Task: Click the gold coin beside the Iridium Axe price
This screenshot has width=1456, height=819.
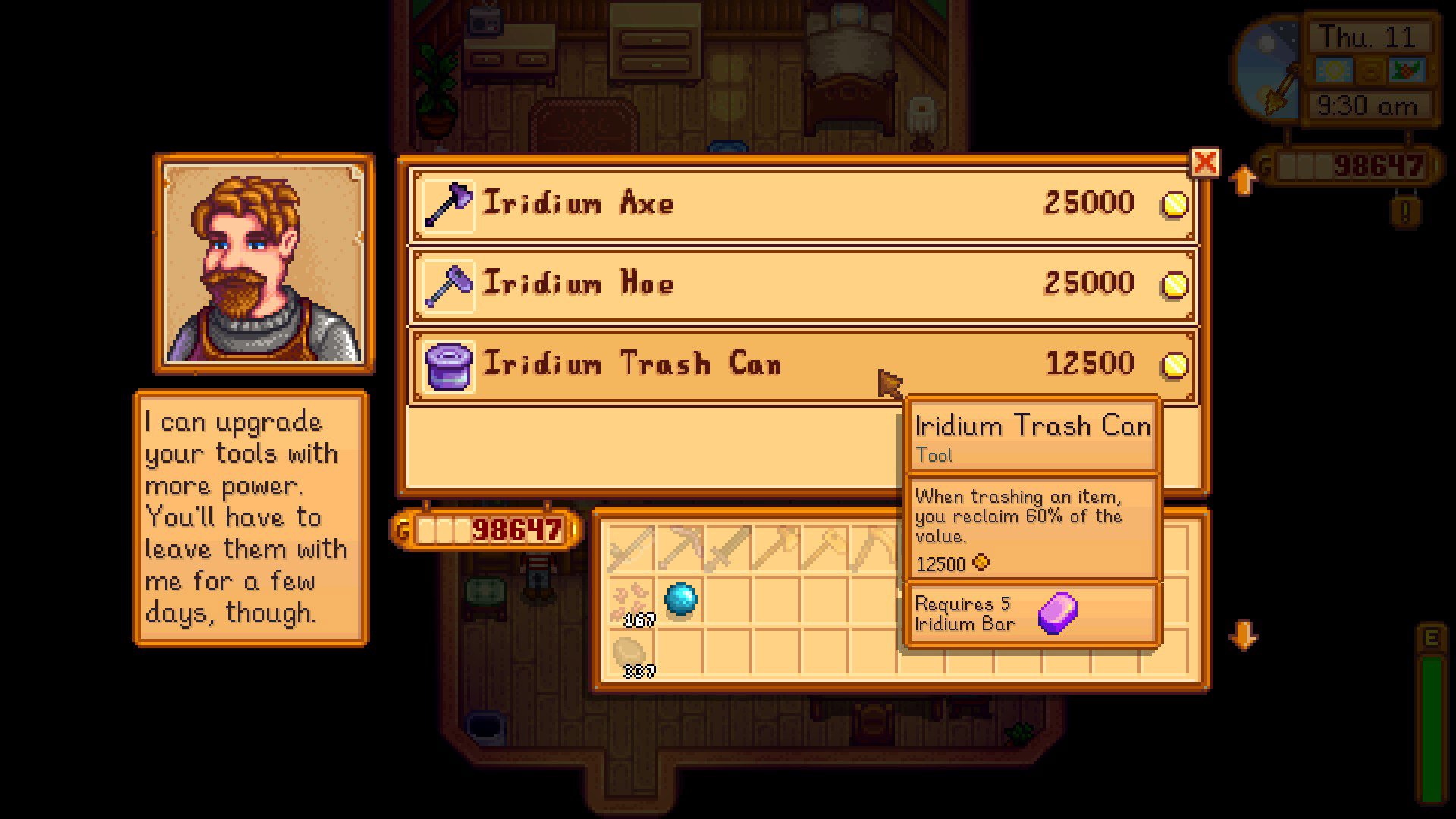Action: pyautogui.click(x=1175, y=202)
